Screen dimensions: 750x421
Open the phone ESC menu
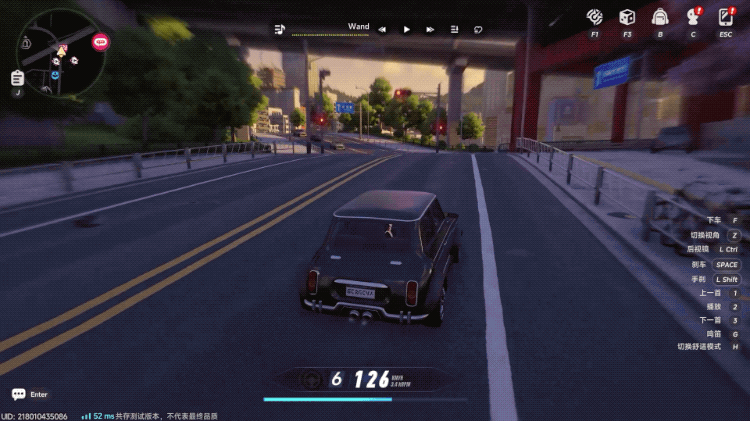725,16
